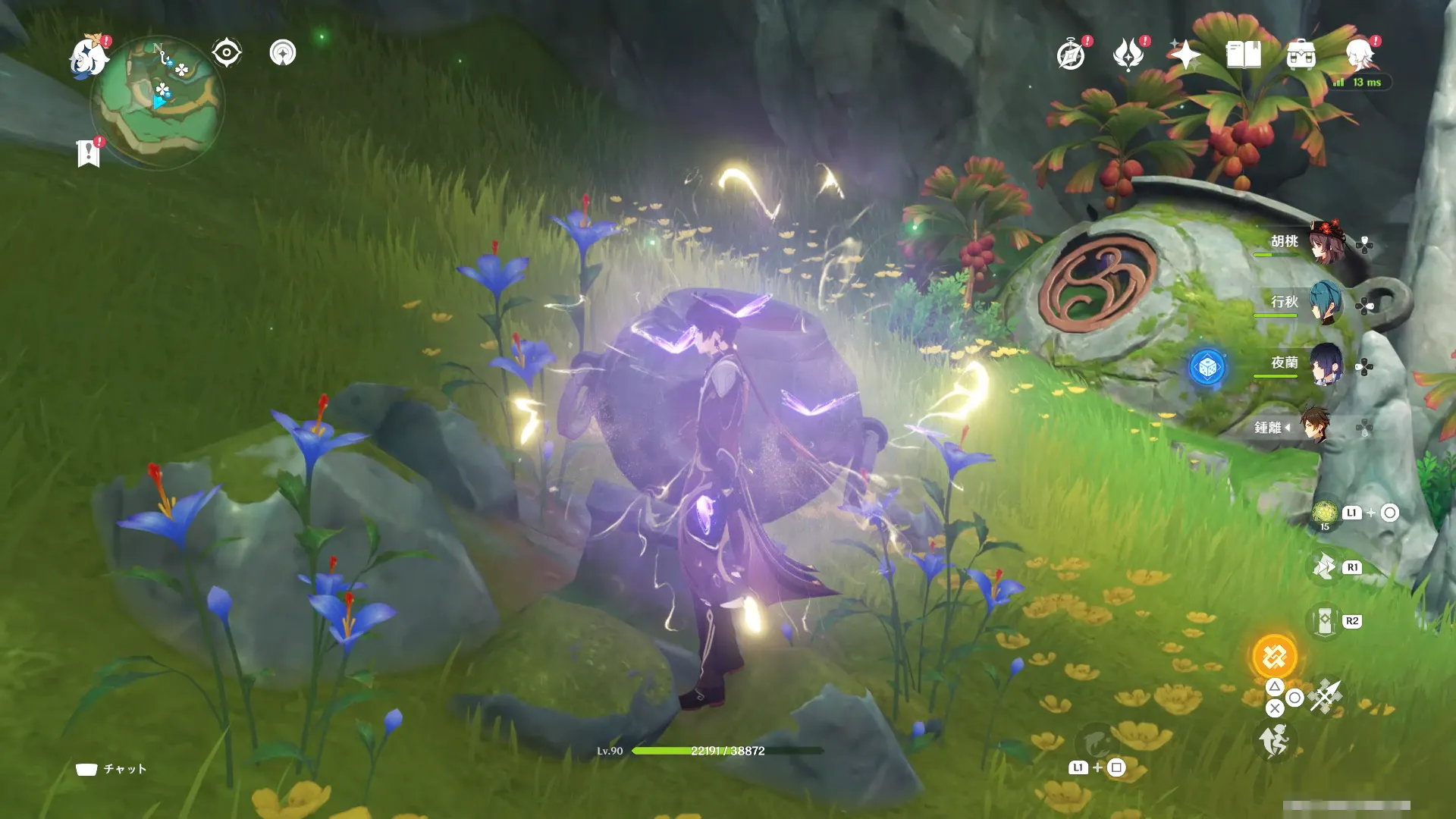Viewport: 1456px width, 819px height.
Task: Toggle the elemental sight eye icon
Action: [x=227, y=53]
